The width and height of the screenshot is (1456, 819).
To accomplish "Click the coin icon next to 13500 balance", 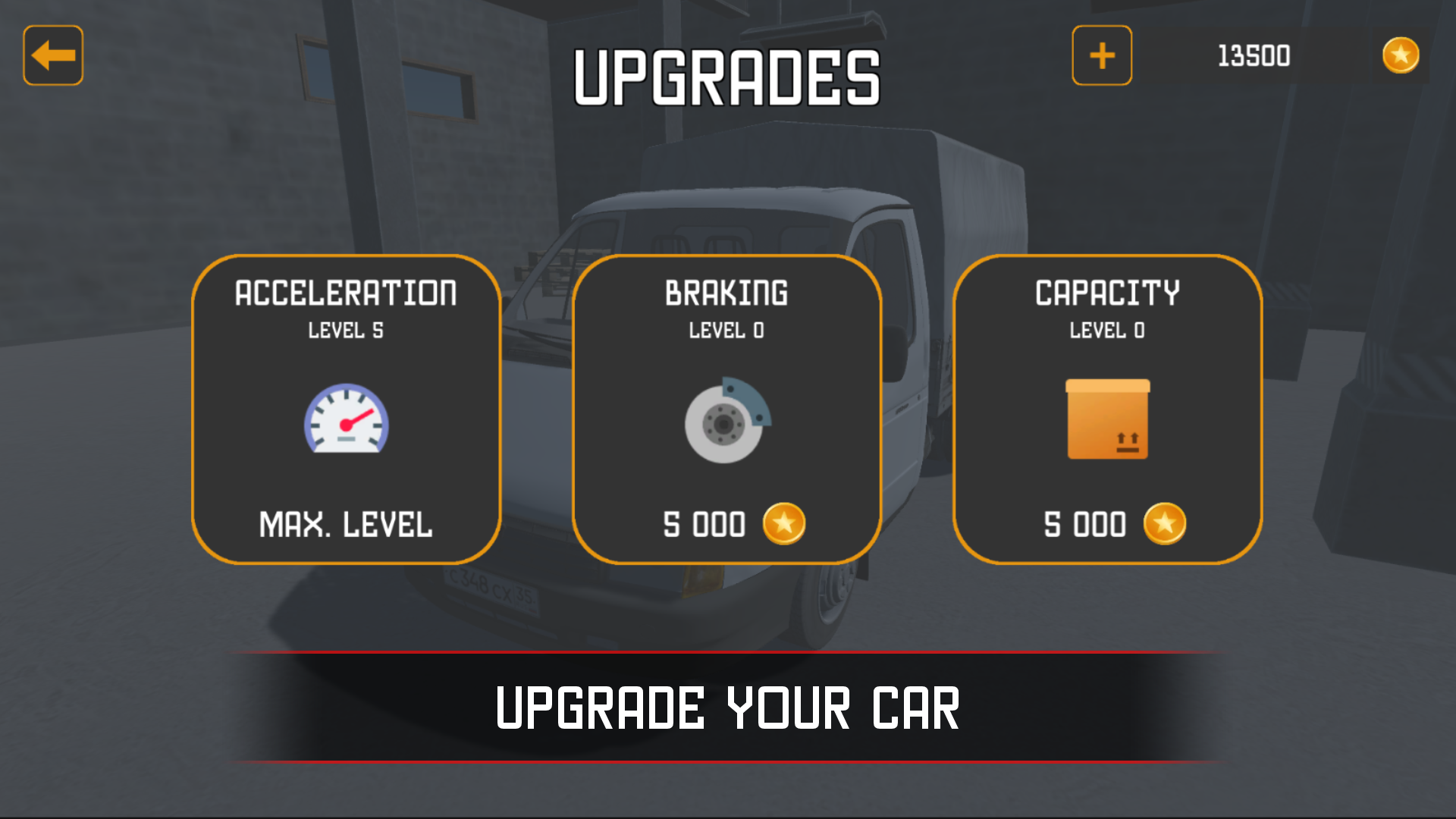I will coord(1400,55).
